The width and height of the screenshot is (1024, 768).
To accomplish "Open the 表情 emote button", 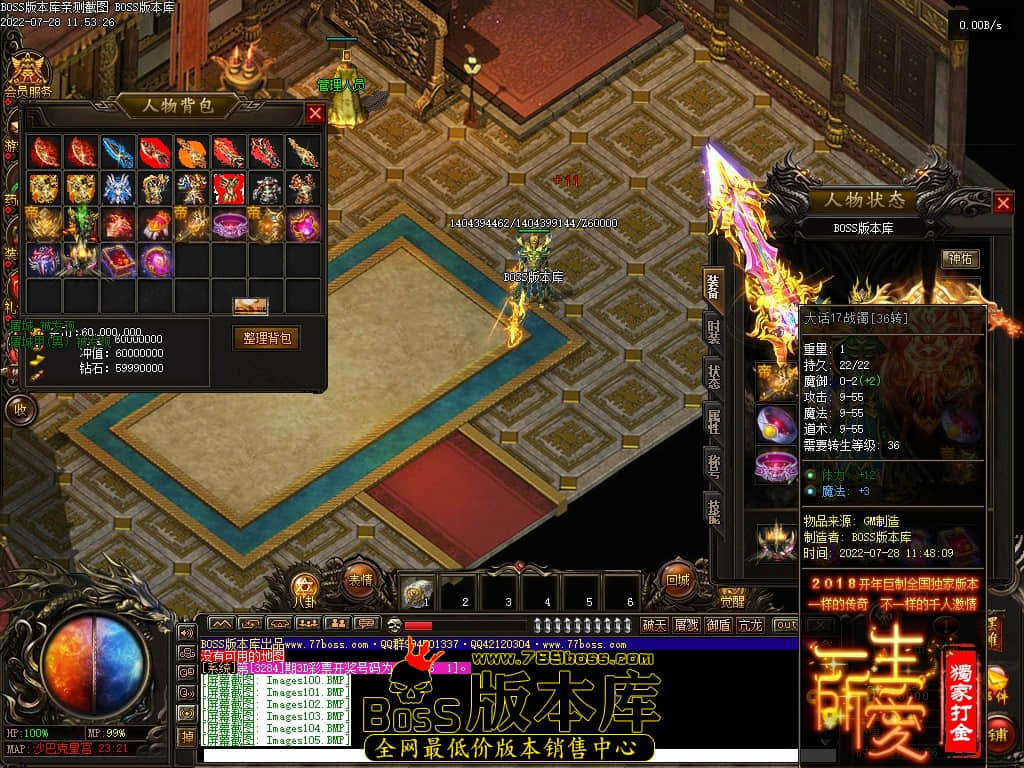I will coord(359,578).
